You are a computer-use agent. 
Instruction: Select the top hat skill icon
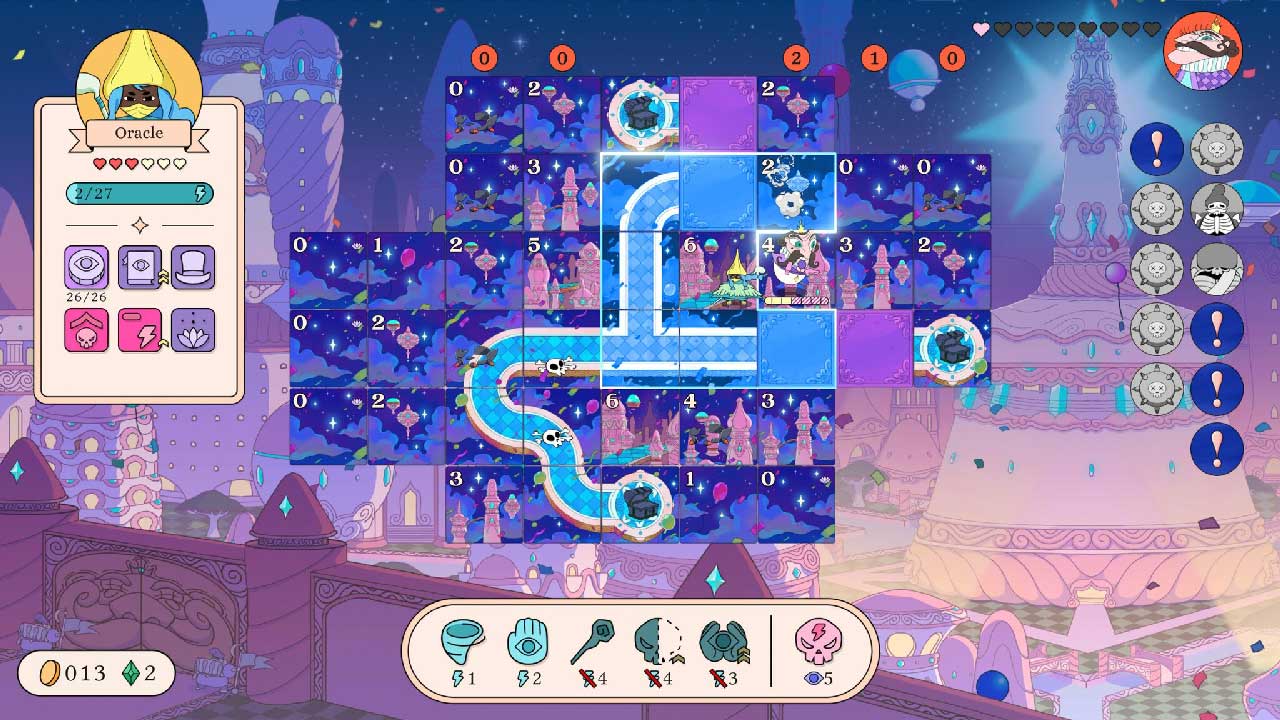(x=192, y=268)
